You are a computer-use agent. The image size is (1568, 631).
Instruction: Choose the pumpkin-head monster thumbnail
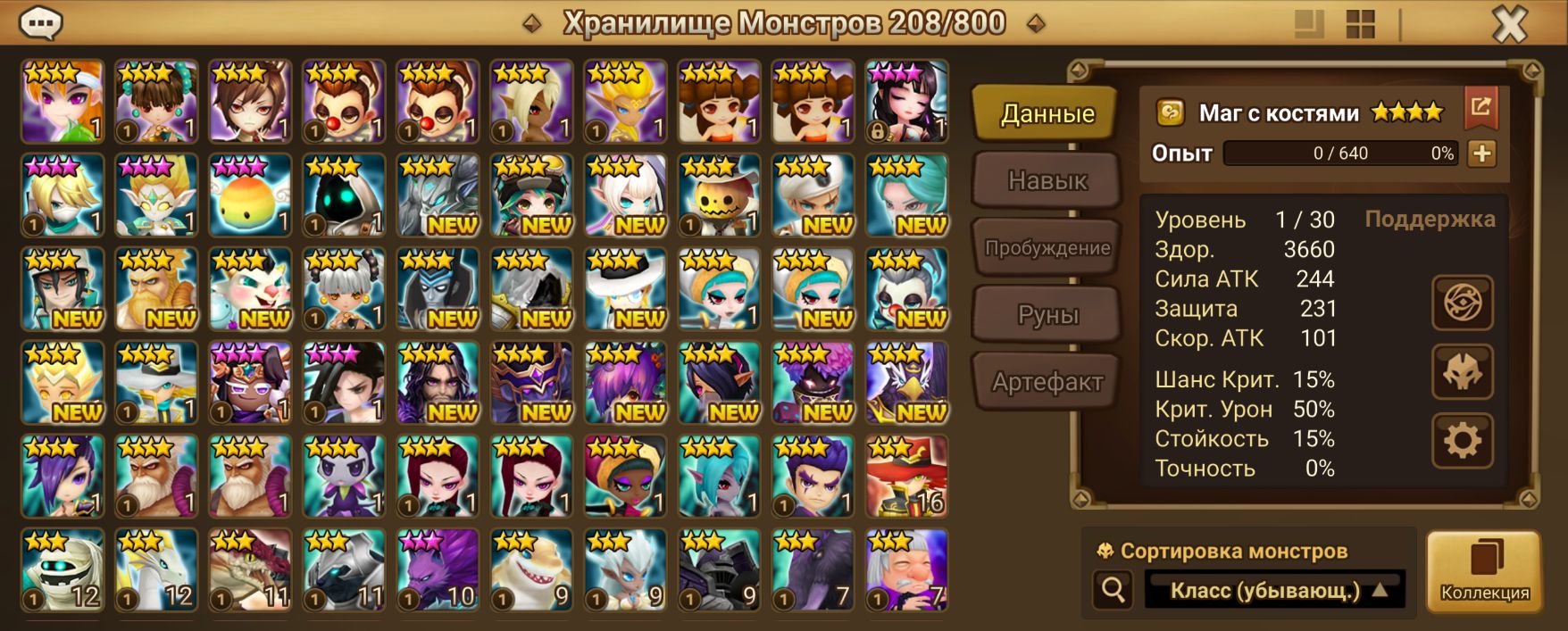click(719, 195)
